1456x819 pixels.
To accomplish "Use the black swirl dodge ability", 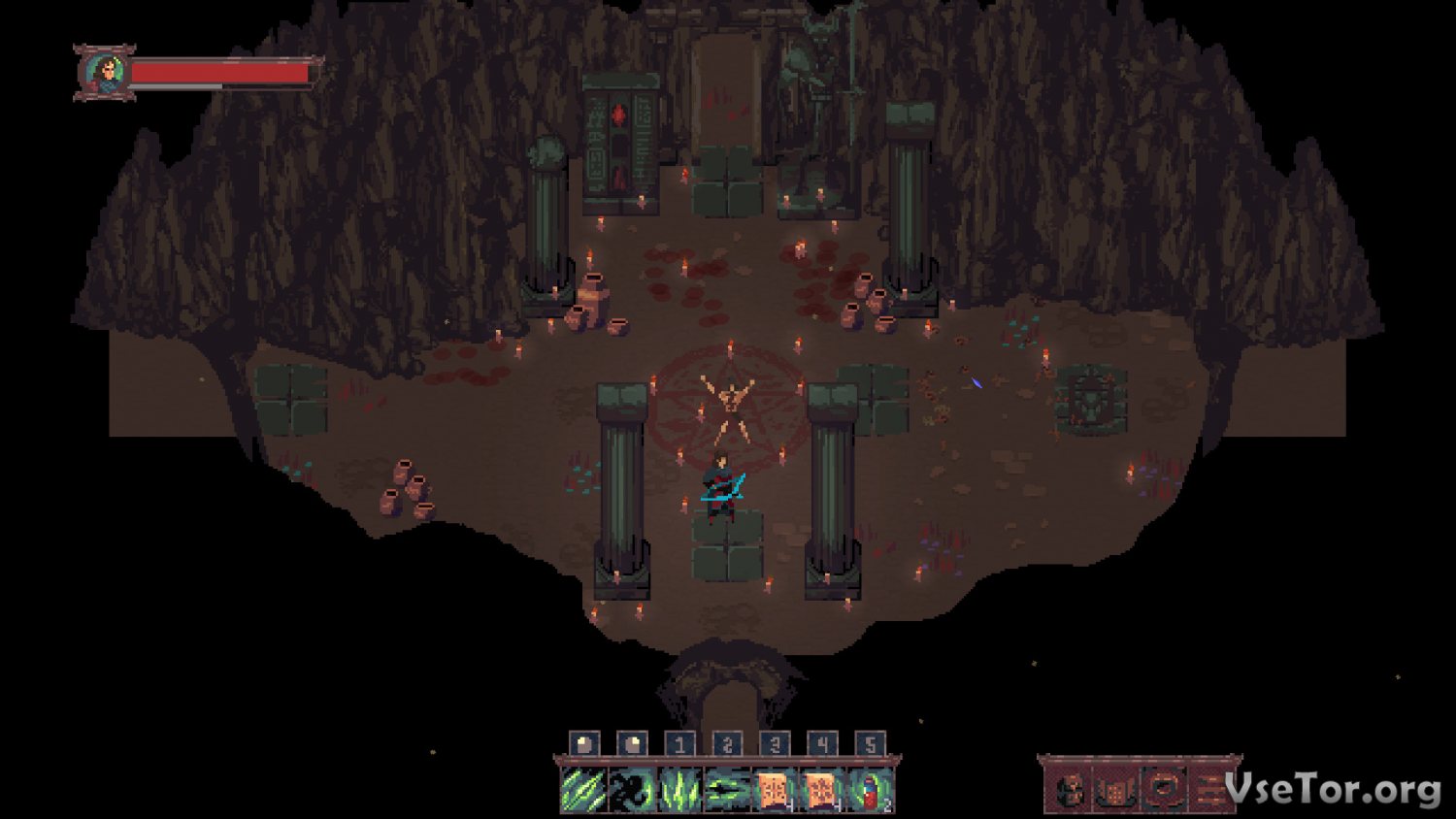I will (x=631, y=790).
